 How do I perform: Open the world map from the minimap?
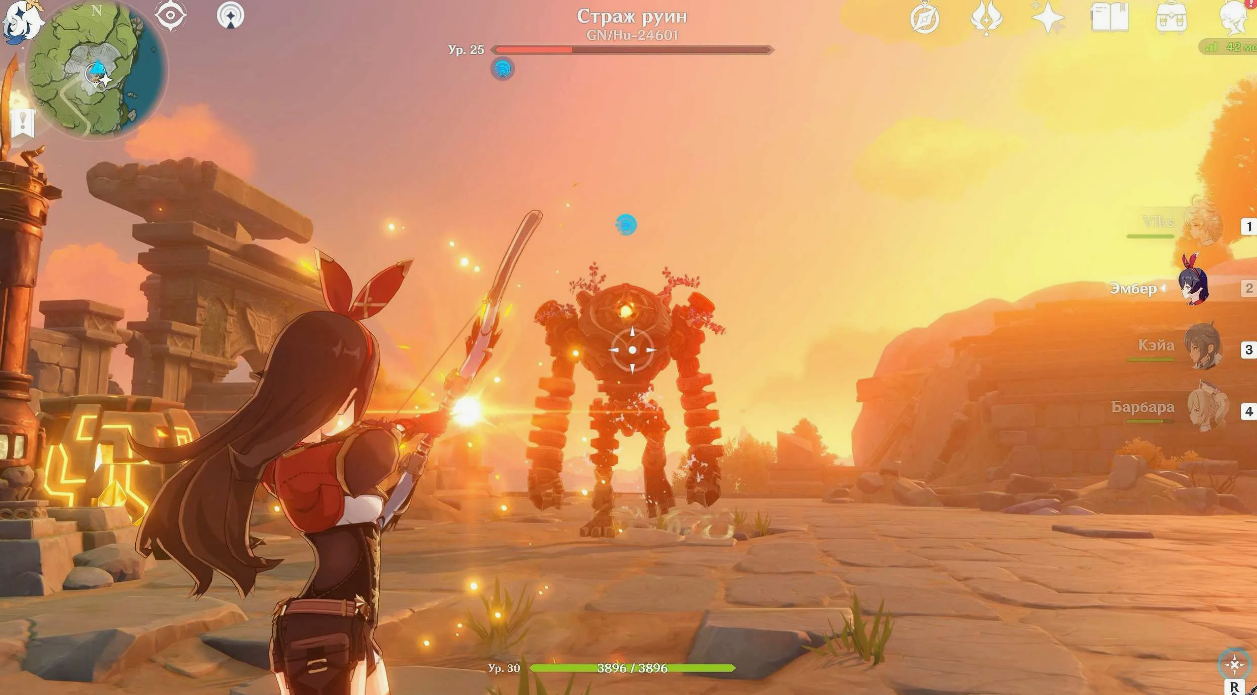coord(95,68)
